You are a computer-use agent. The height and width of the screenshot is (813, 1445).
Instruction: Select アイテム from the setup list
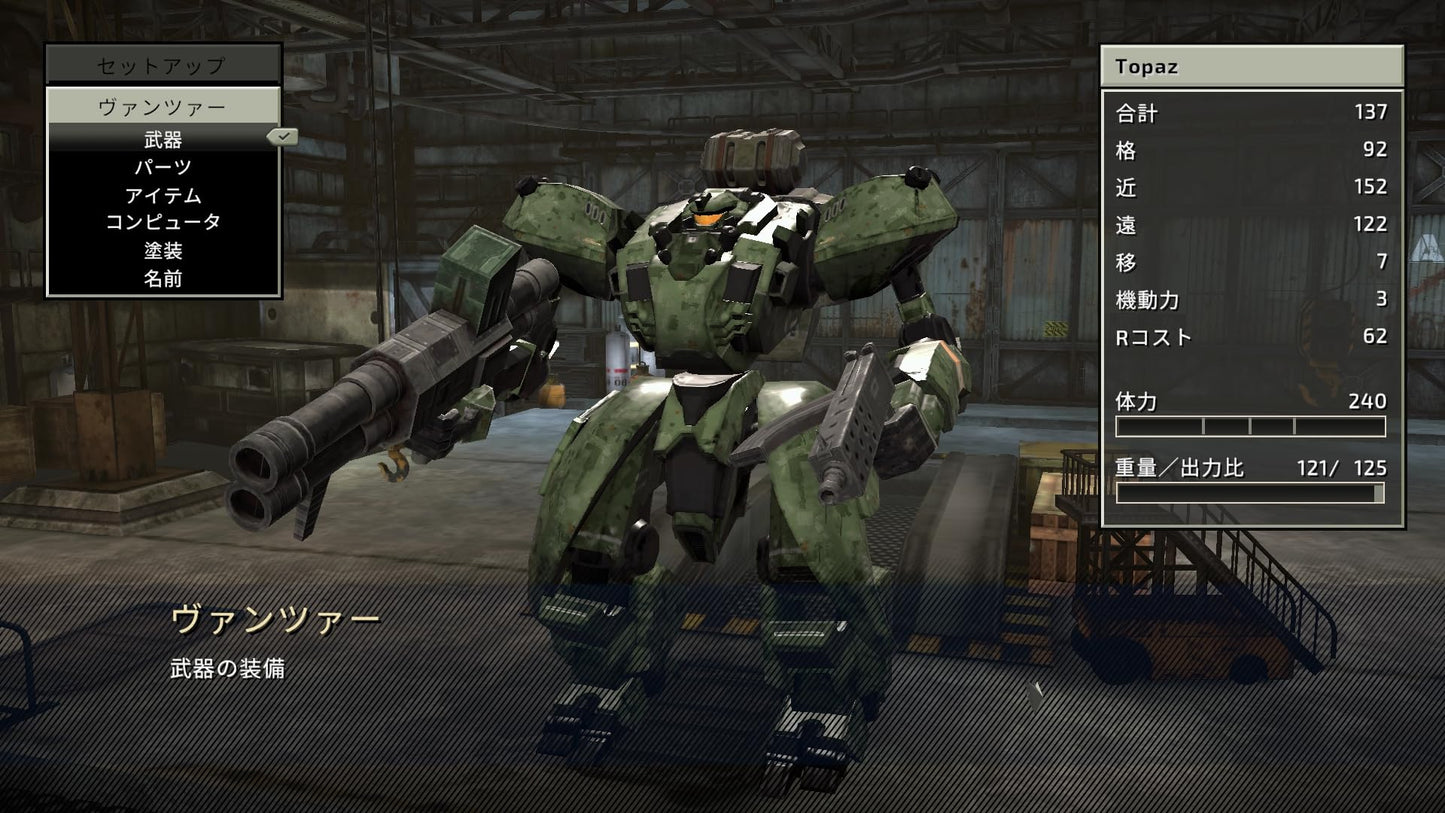coord(163,196)
